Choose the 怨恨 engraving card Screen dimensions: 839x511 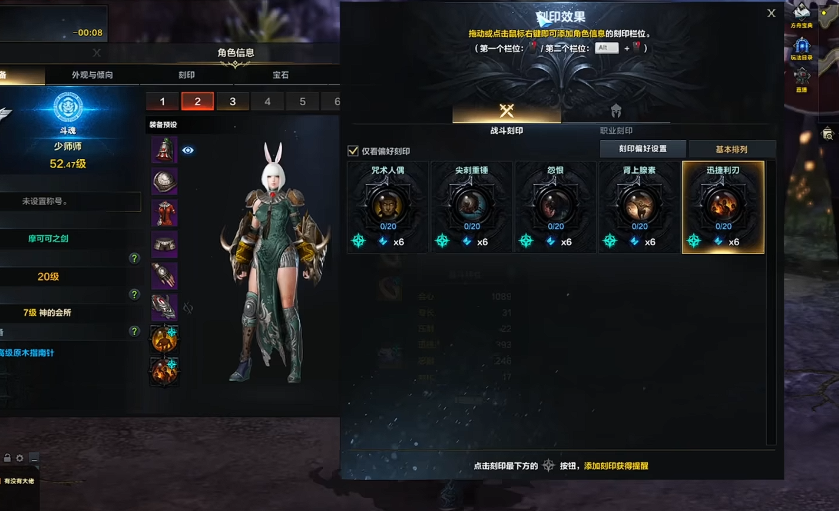(555, 207)
